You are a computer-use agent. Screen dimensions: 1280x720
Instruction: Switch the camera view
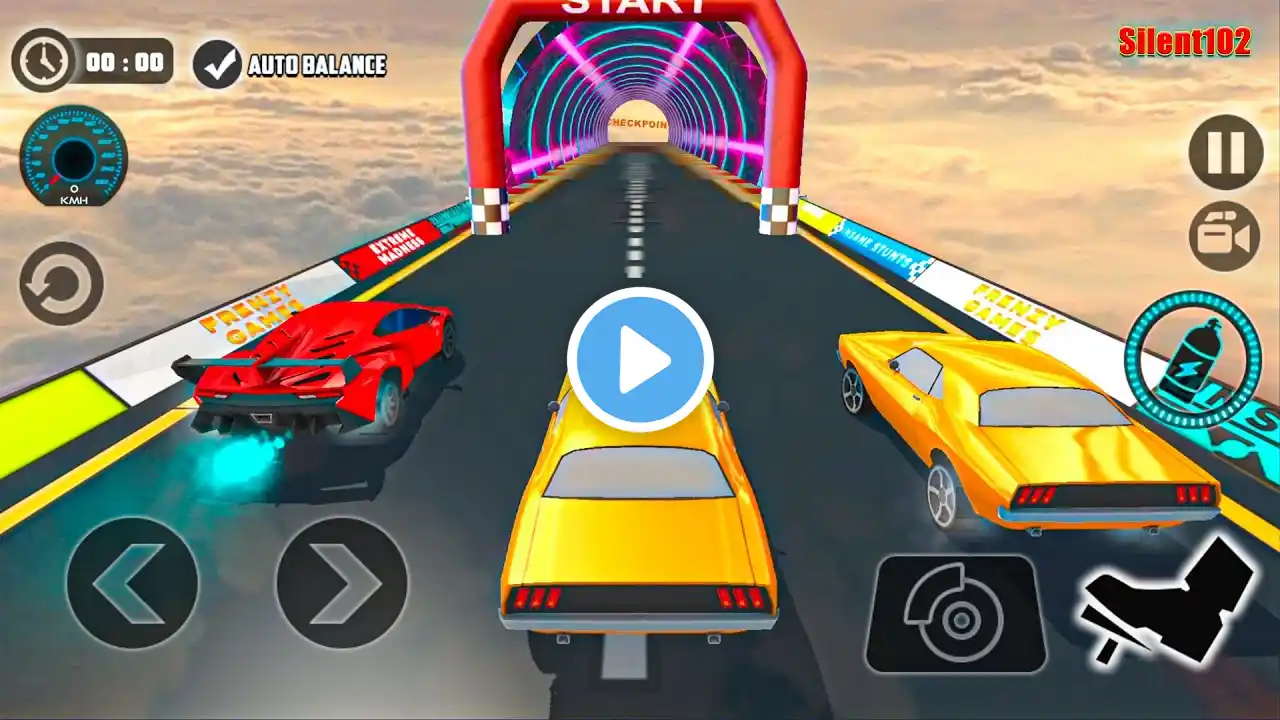coord(1225,237)
